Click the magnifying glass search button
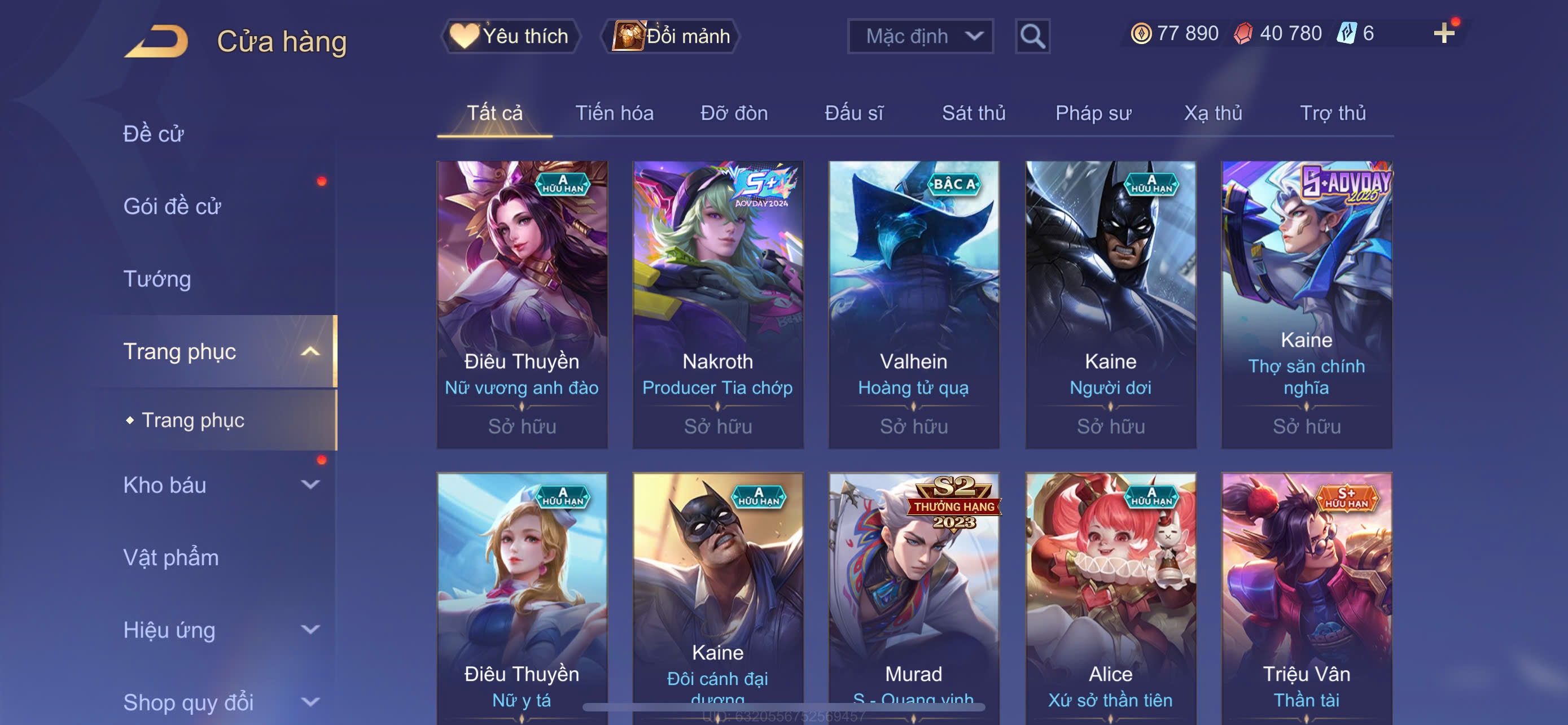The width and height of the screenshot is (1568, 725). coord(1032,37)
